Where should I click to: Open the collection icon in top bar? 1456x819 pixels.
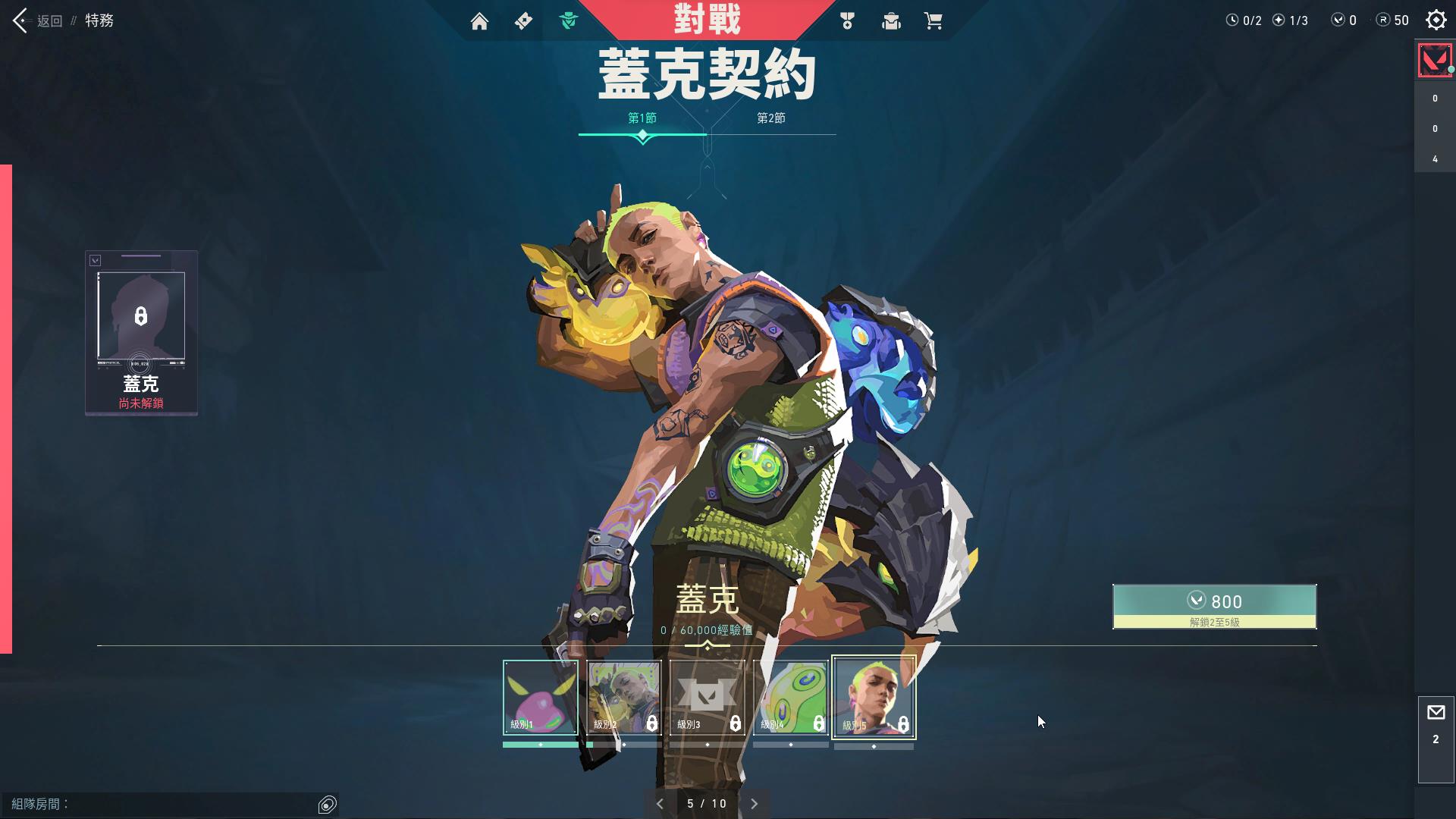coord(891,21)
